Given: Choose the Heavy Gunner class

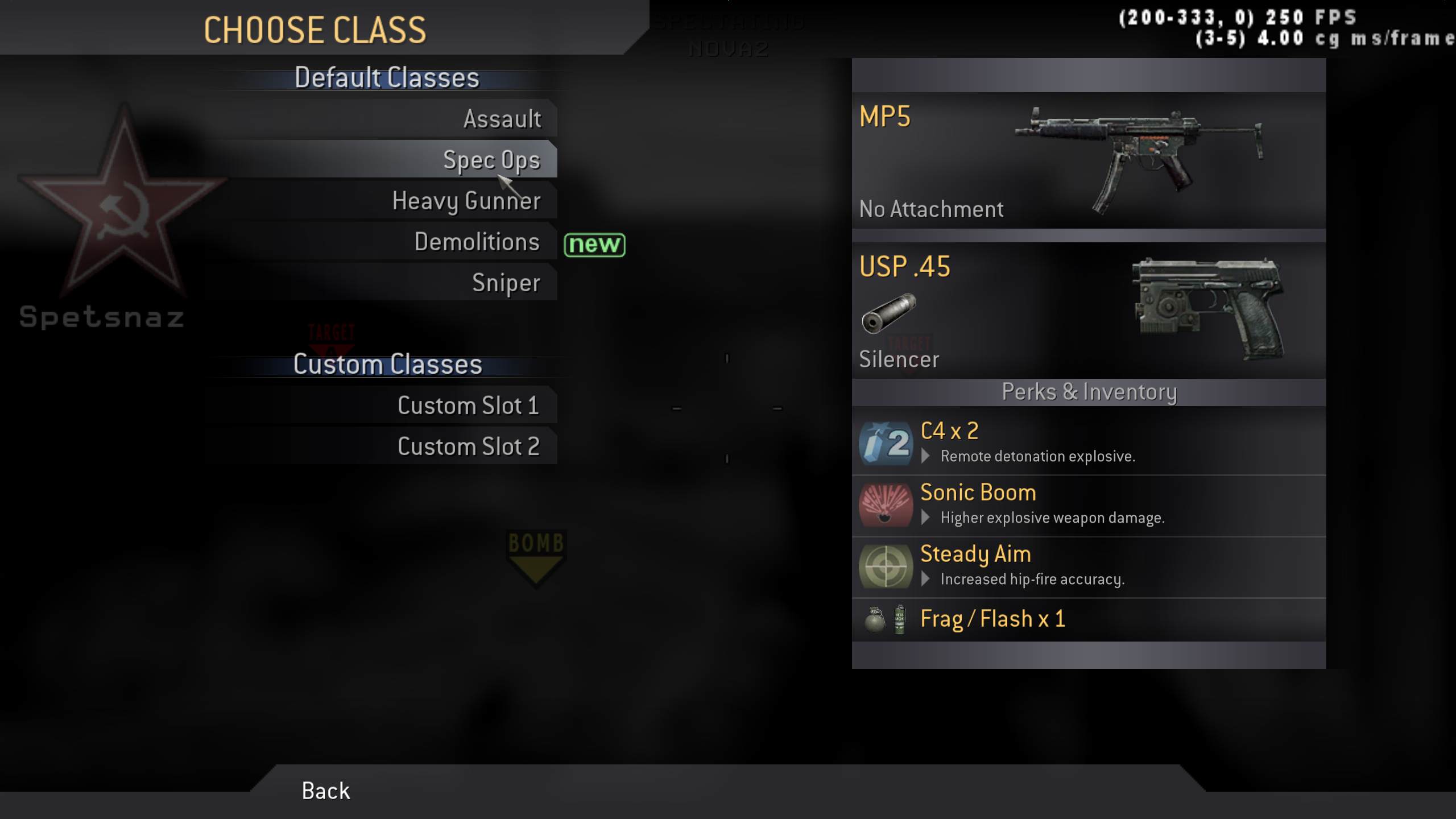Looking at the screenshot, I should tap(466, 200).
